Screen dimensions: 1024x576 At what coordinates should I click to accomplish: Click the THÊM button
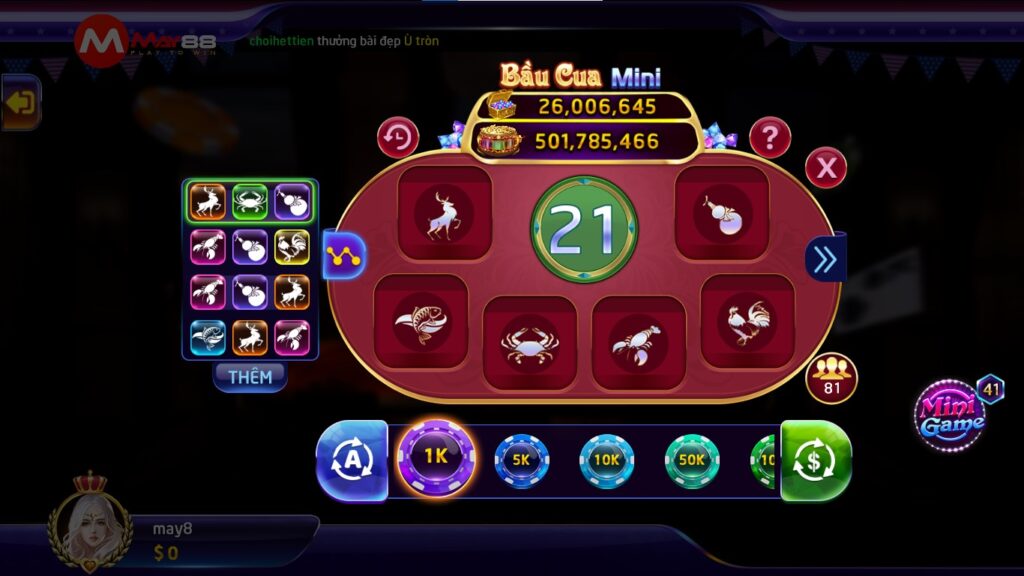(250, 376)
